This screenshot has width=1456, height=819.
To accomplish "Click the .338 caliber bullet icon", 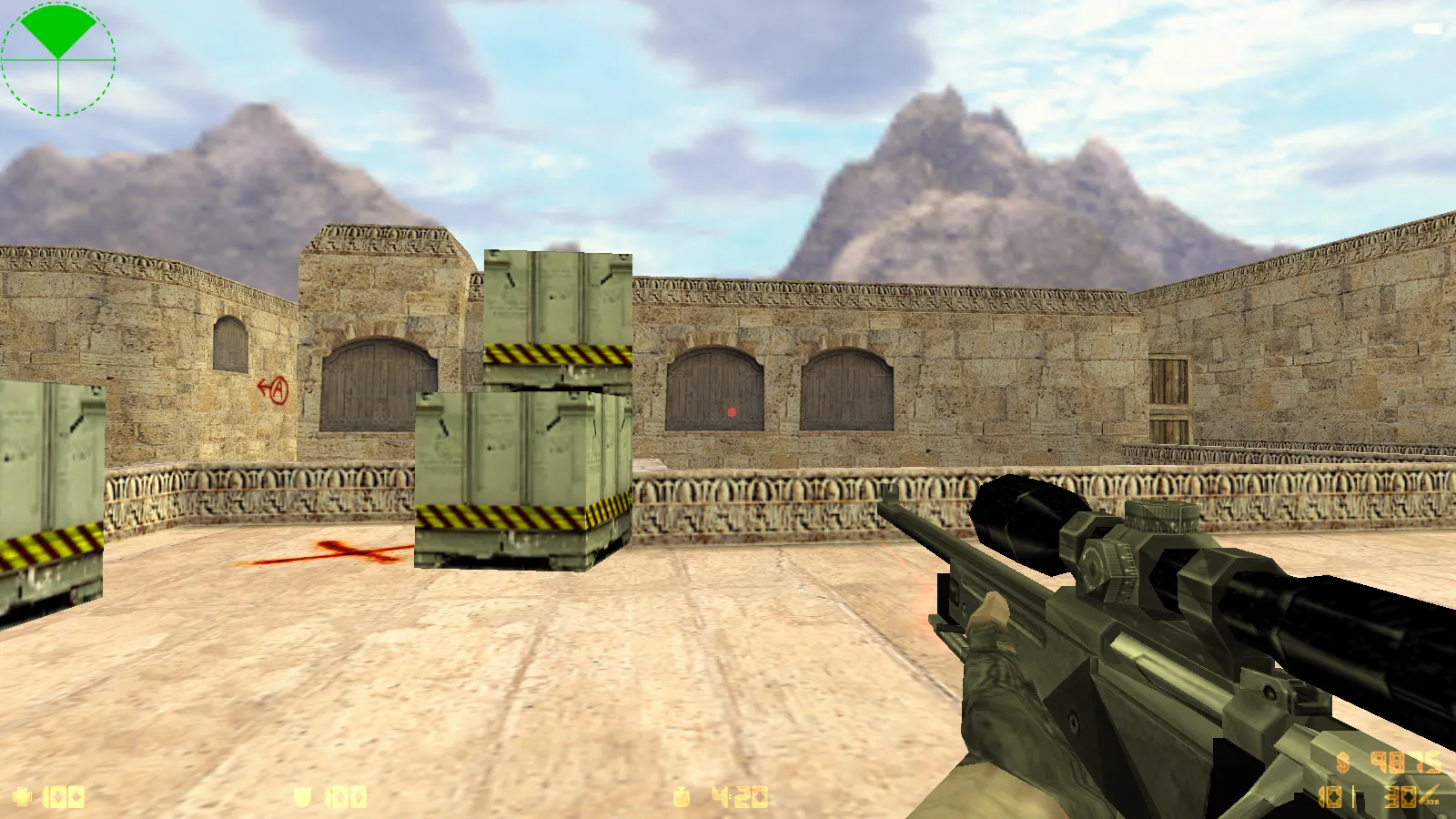I will point(1425,796).
